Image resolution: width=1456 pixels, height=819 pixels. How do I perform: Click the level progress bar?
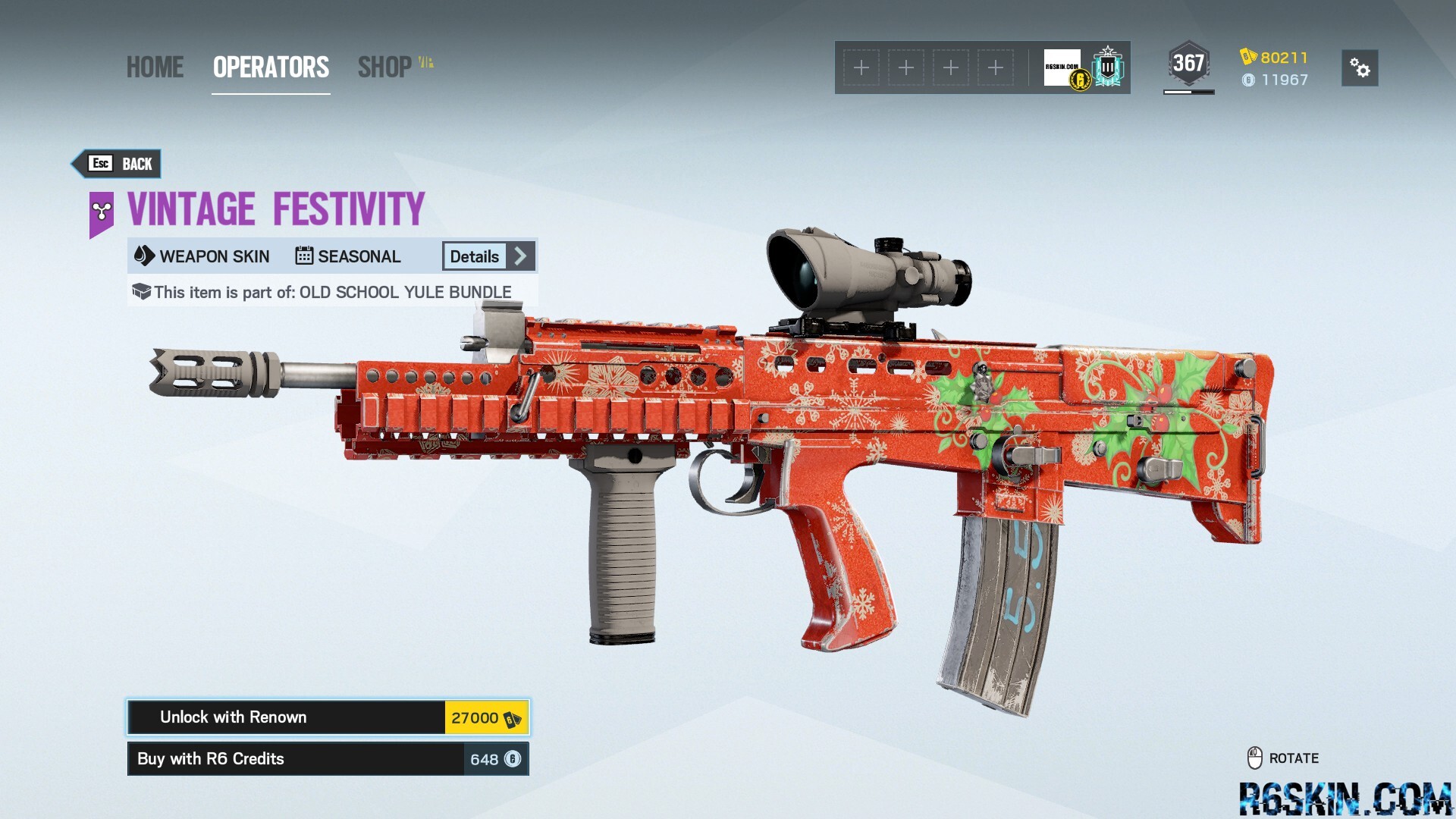tap(1188, 92)
